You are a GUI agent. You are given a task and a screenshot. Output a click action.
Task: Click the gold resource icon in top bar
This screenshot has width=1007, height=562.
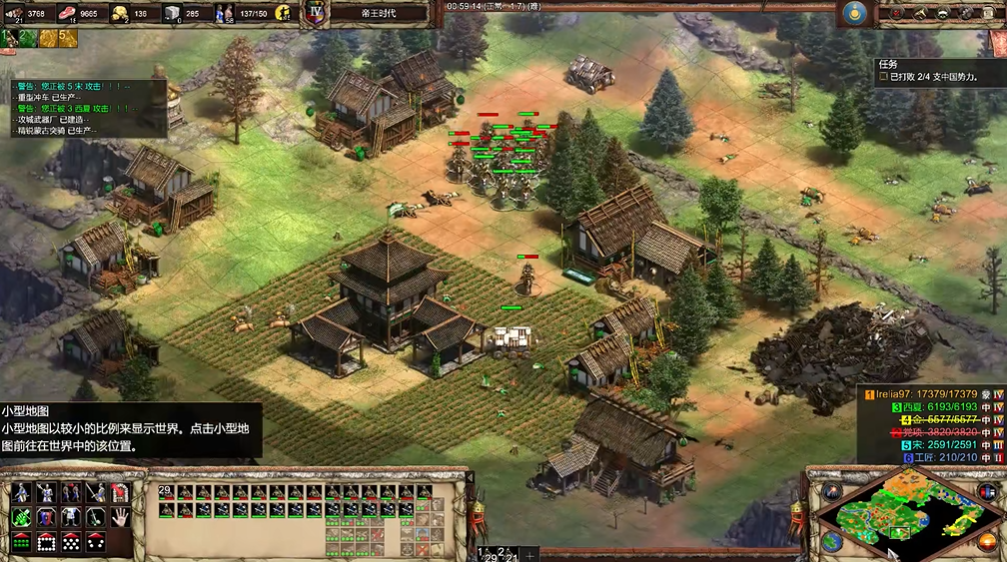tap(120, 14)
